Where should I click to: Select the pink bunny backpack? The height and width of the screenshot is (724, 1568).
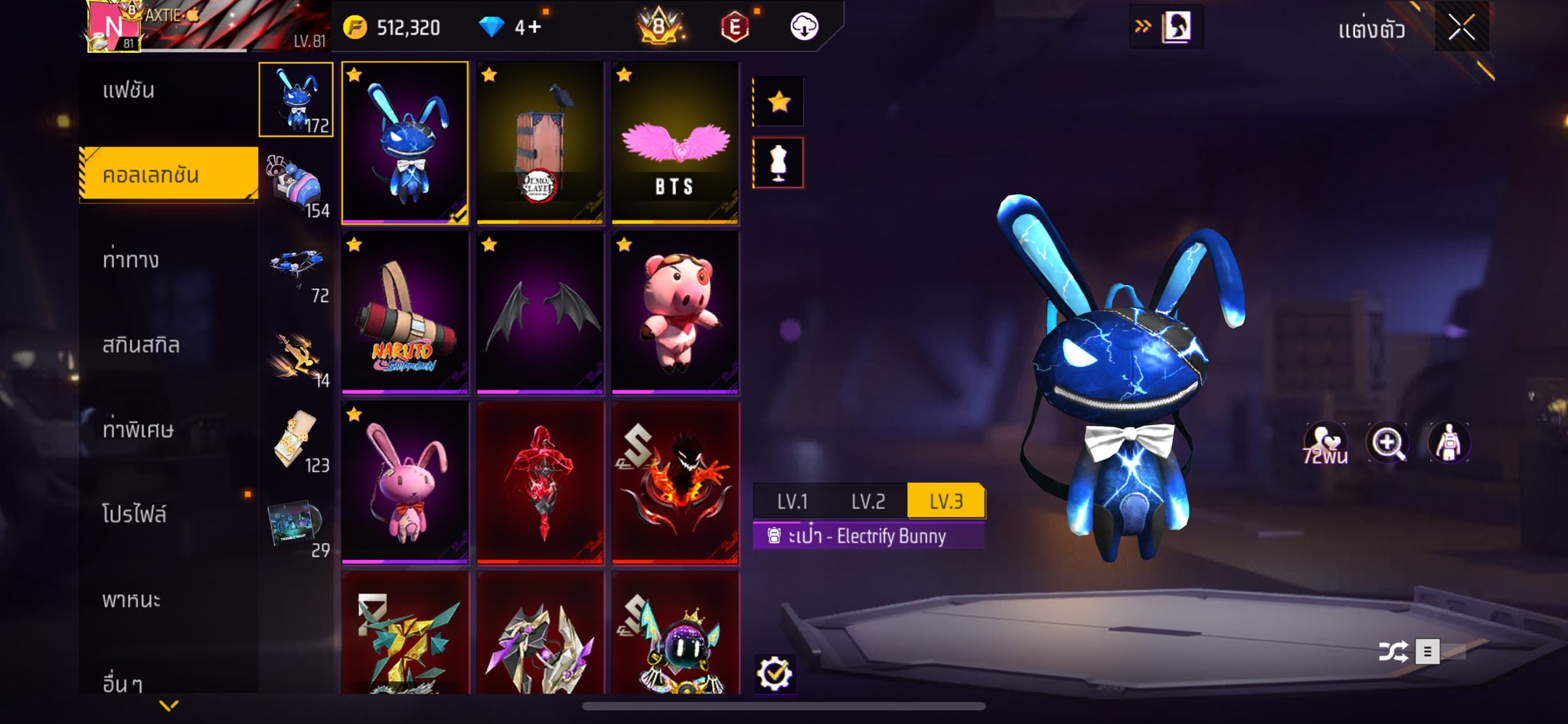(405, 482)
